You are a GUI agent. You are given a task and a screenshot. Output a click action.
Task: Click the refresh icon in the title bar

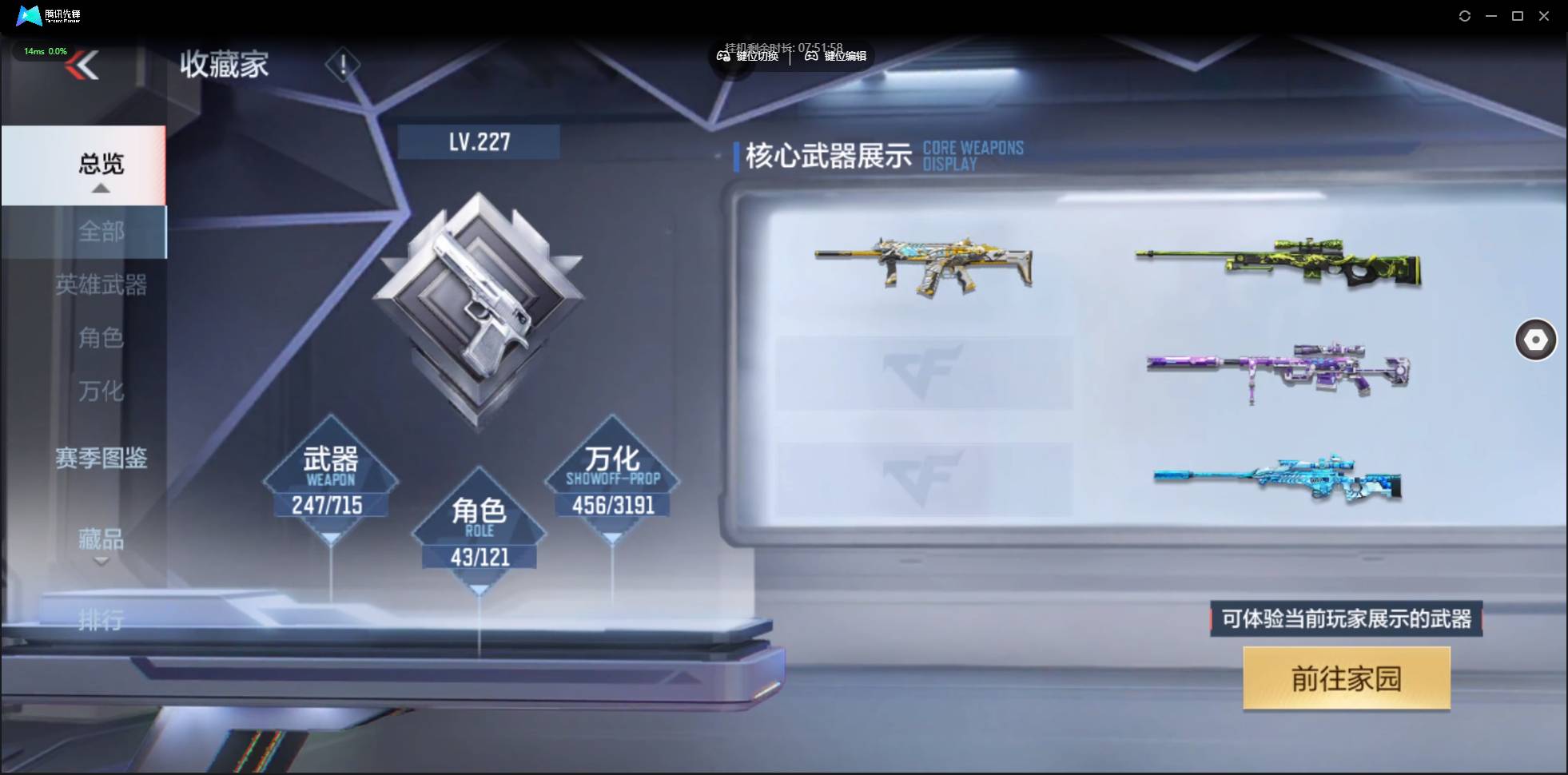pos(1467,15)
